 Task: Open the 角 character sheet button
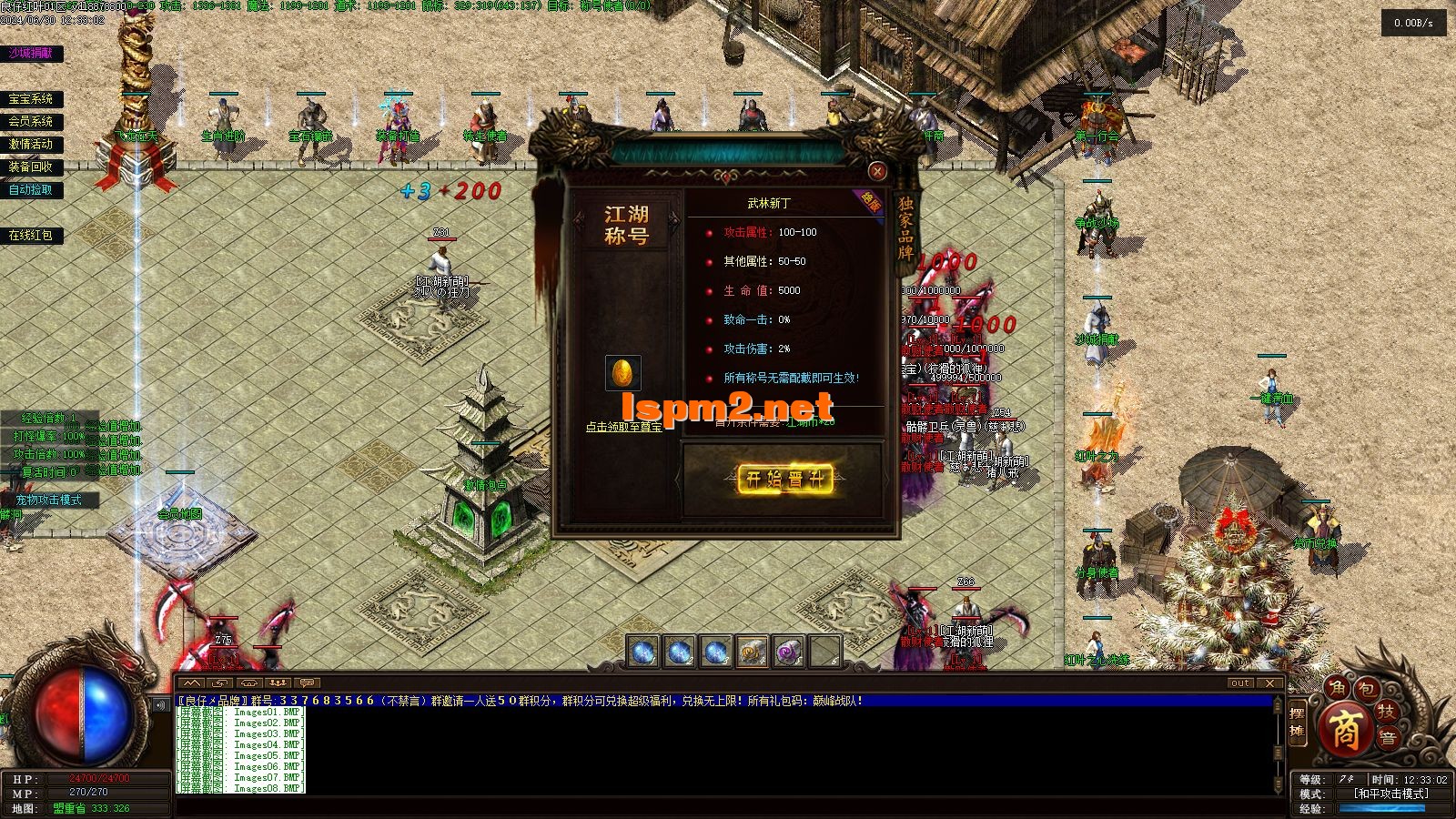1337,688
